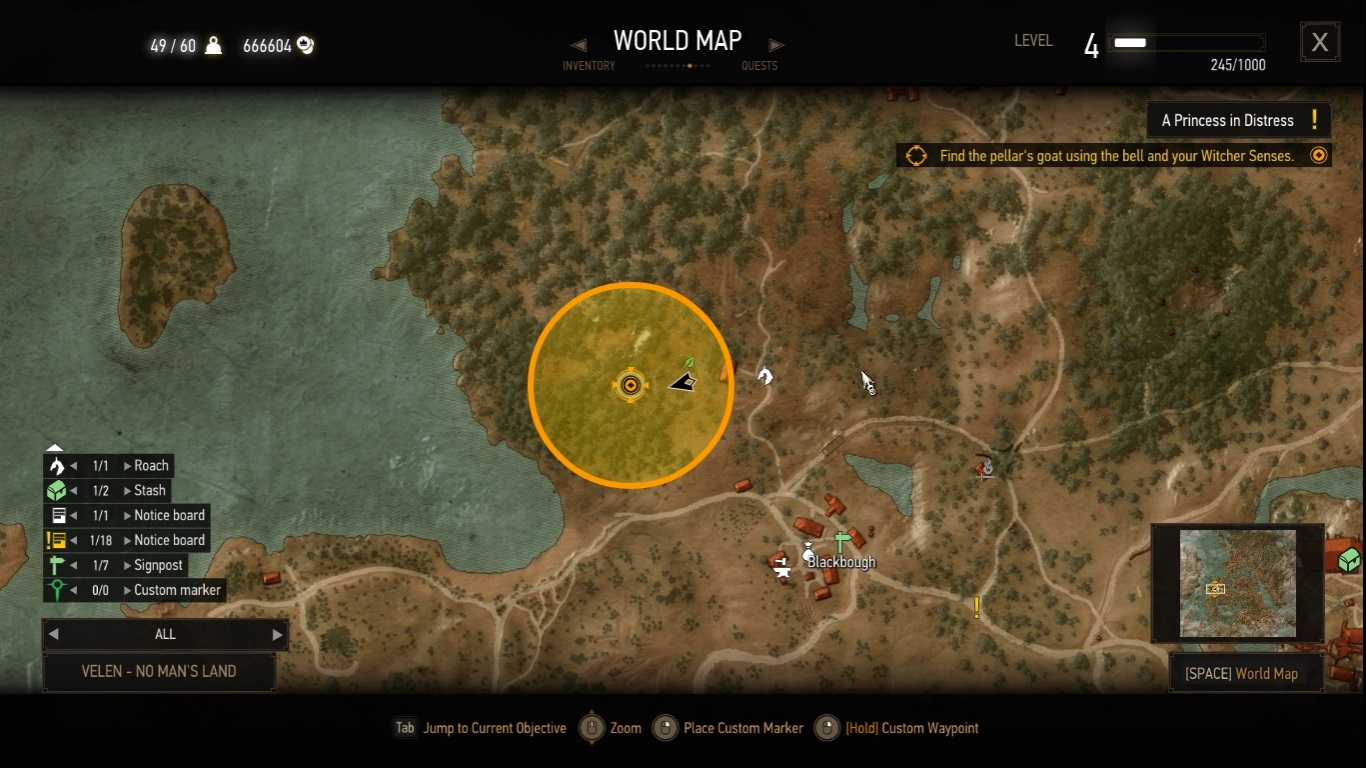Screen dimensions: 1366x768
Task: Switch to the Quests panel
Action: (x=760, y=65)
